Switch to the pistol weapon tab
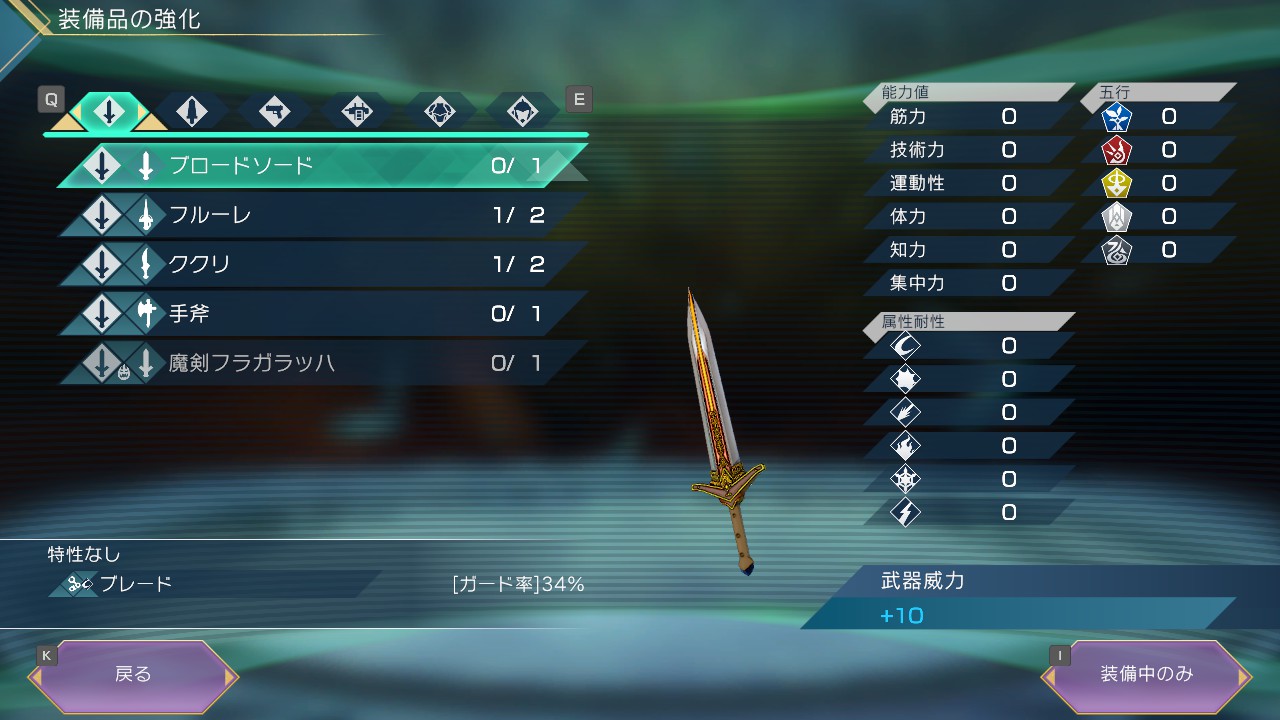1280x720 pixels. tap(273, 112)
